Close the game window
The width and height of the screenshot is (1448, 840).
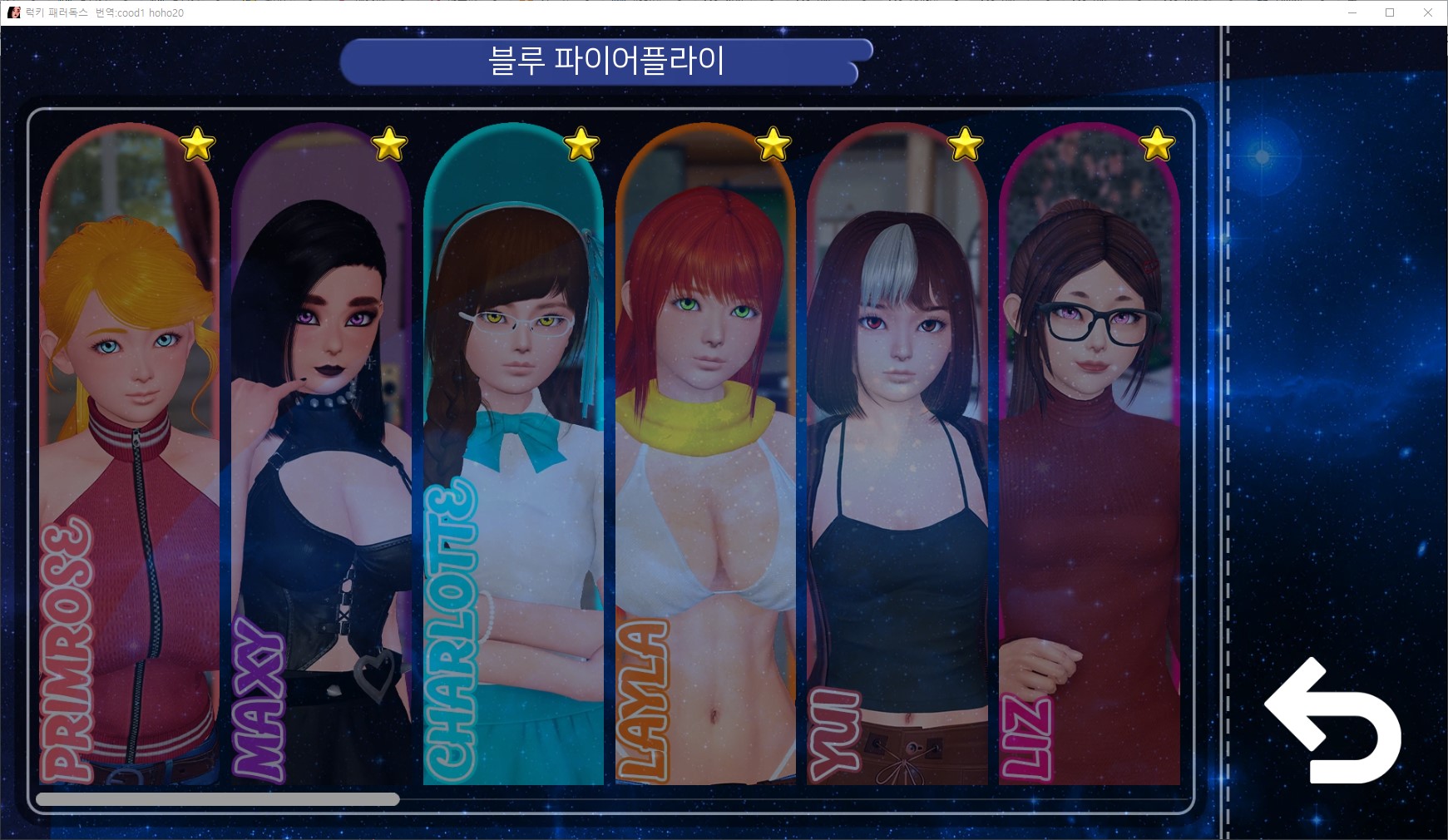[x=1427, y=12]
